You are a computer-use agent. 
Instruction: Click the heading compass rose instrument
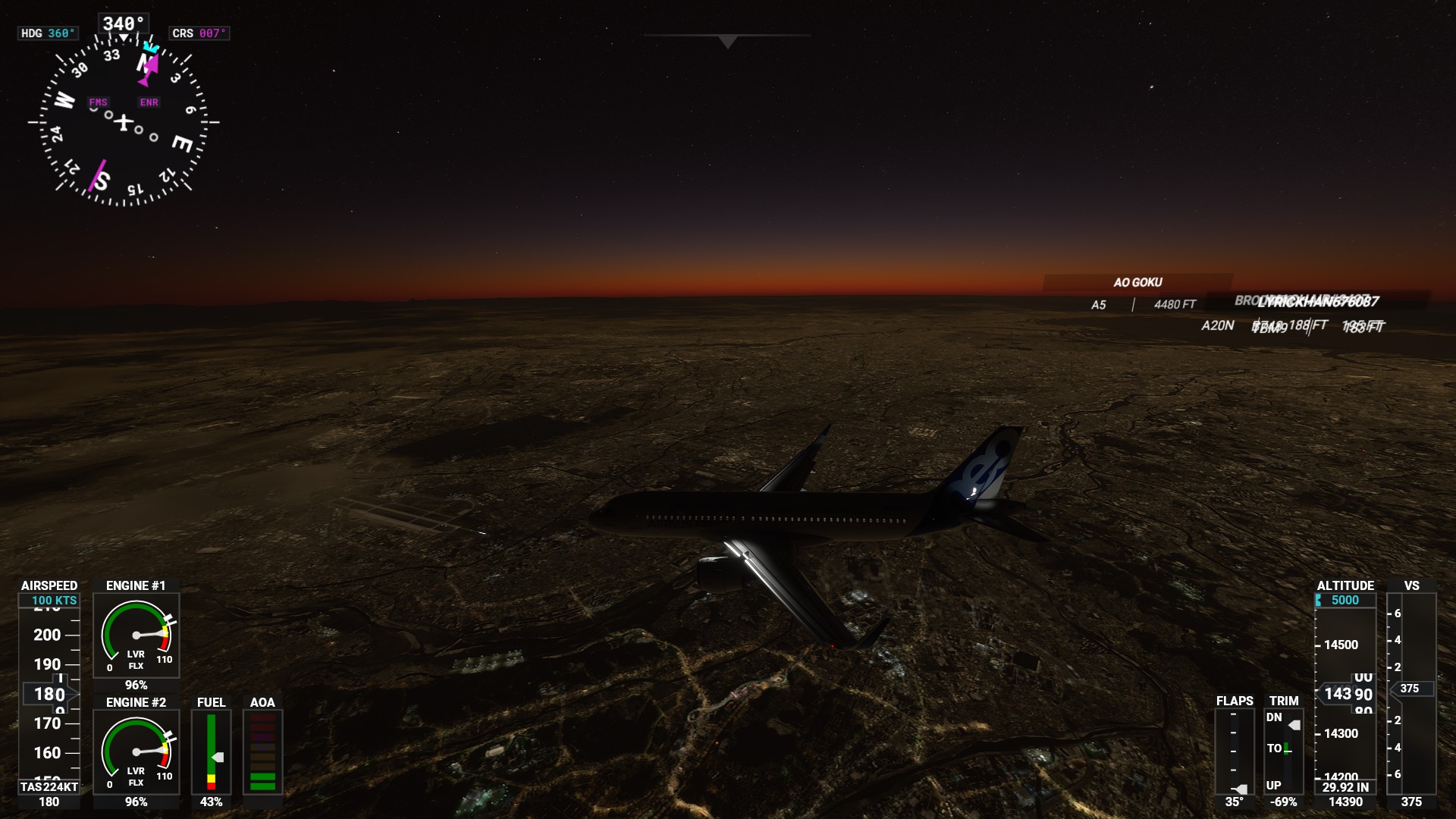124,121
